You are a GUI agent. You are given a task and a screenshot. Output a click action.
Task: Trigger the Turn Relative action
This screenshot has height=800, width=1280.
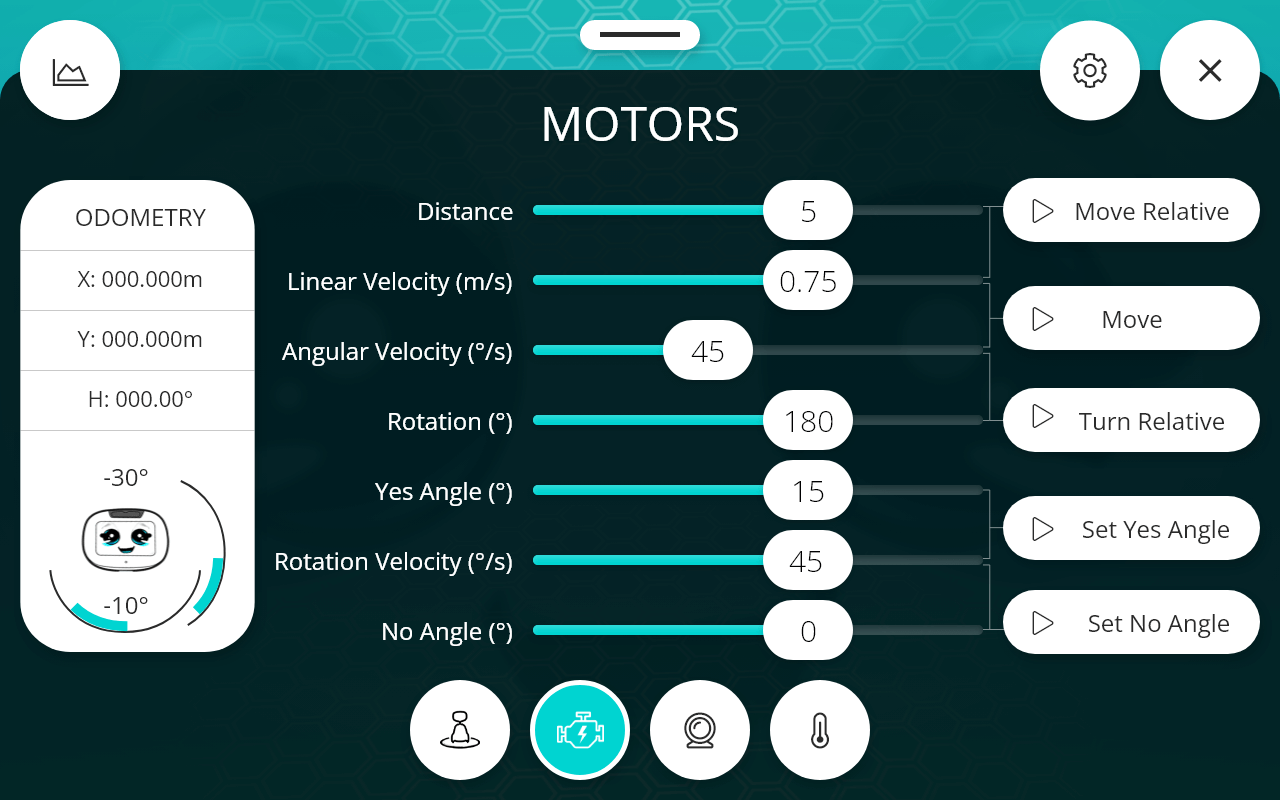[1130, 421]
